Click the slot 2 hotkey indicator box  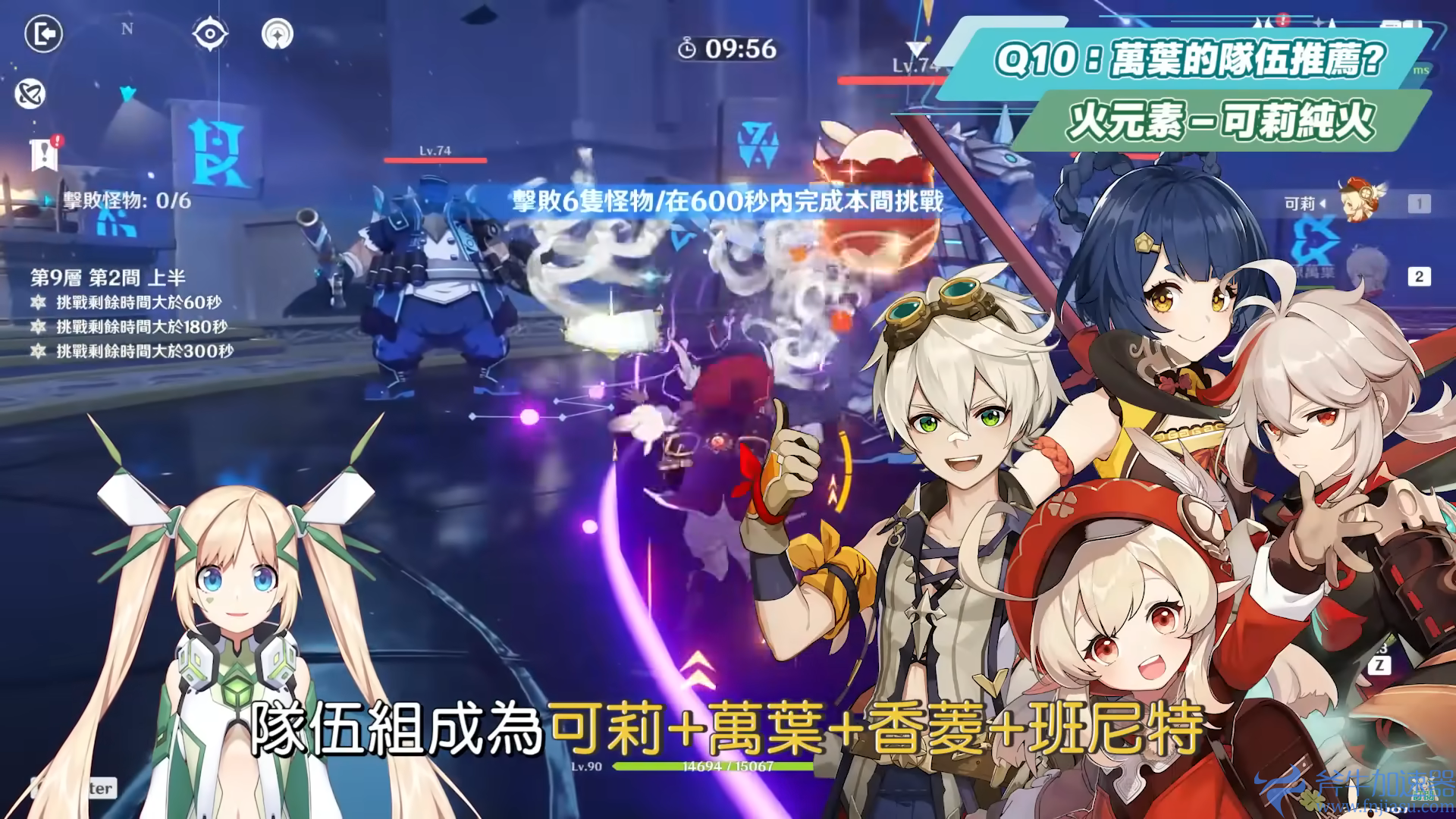coord(1419,276)
